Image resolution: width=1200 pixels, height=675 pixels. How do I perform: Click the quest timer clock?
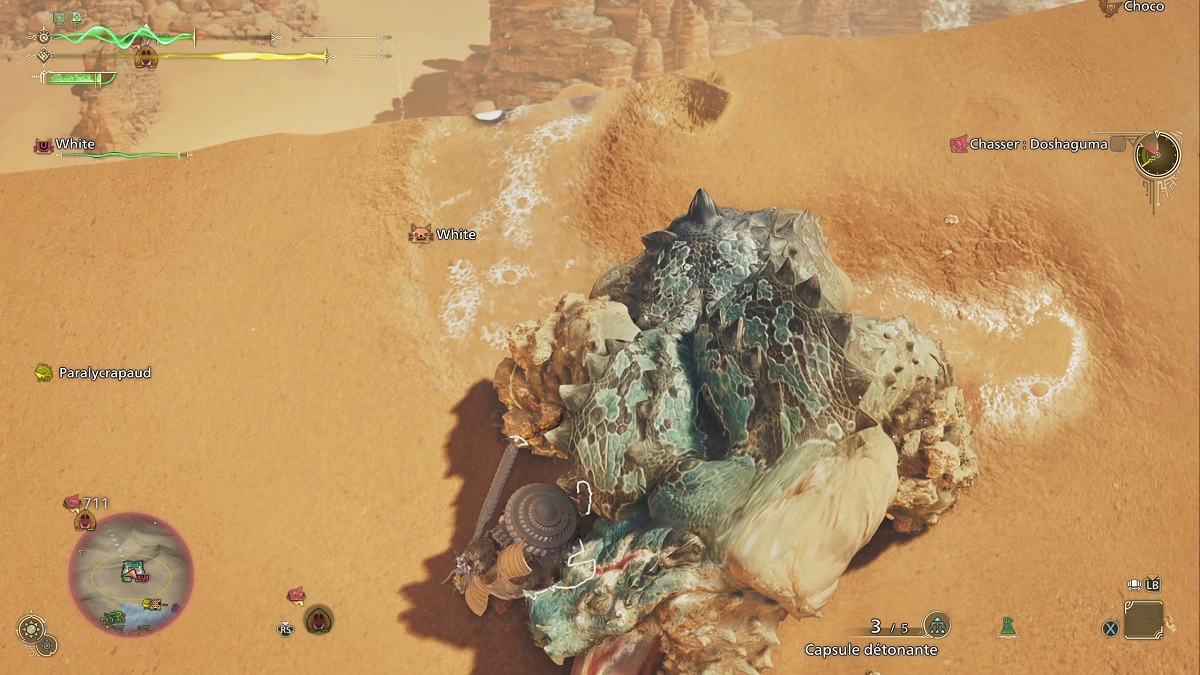[1157, 155]
